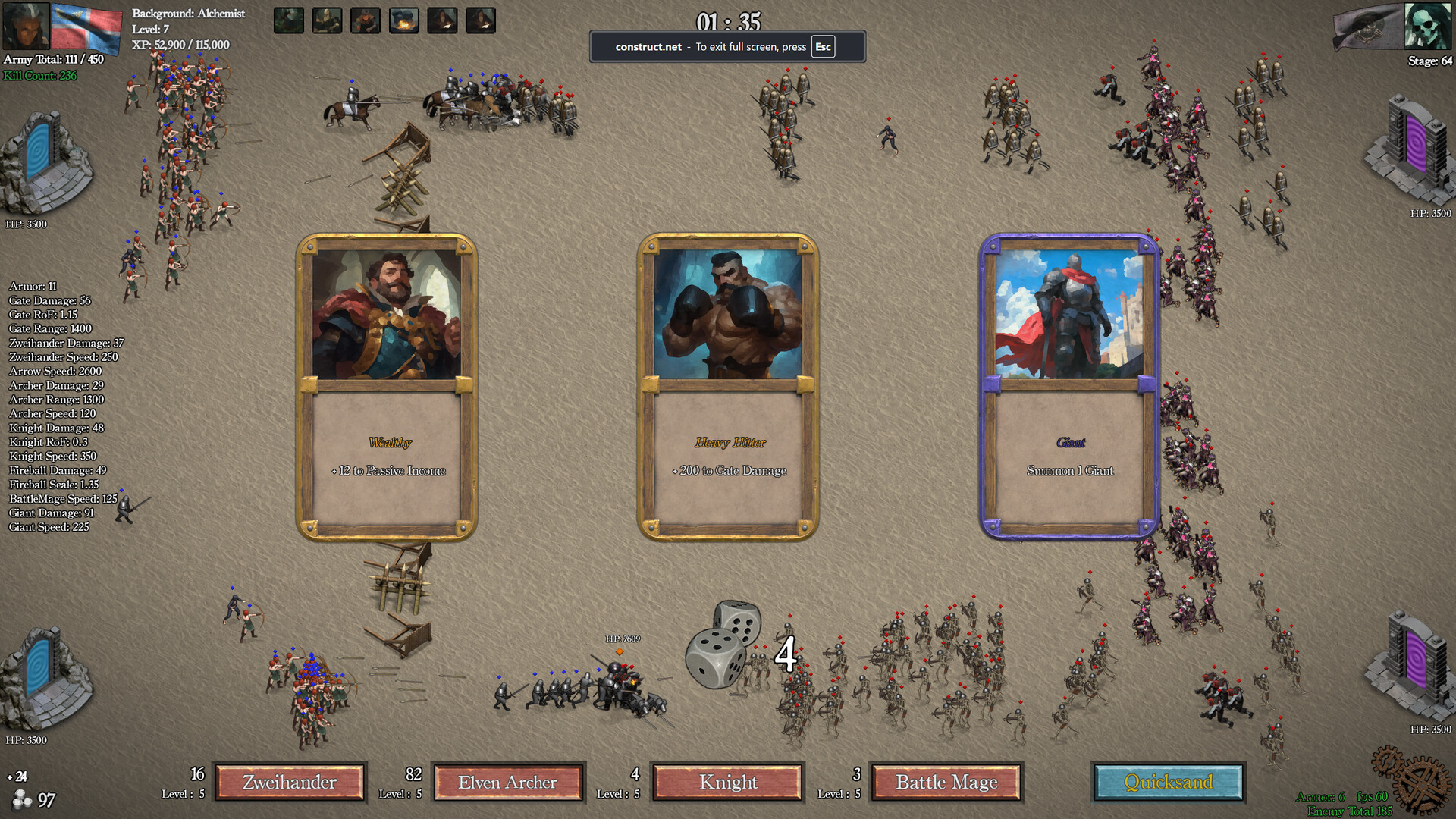The image size is (1456, 819).
Task: Open the campfire event icon
Action: click(x=405, y=20)
